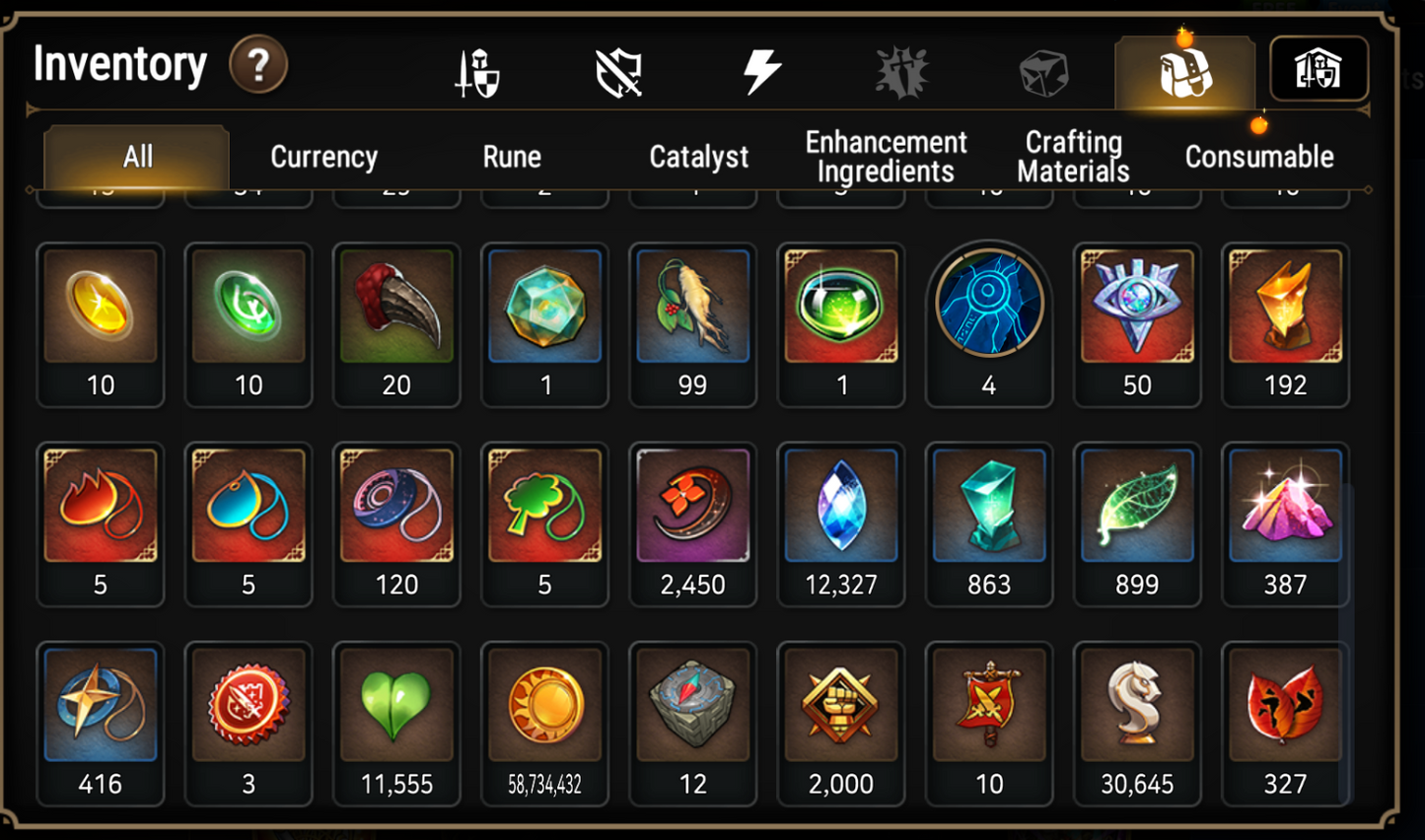
Task: Switch to the Enhancement Ingredients tab
Action: (885, 156)
